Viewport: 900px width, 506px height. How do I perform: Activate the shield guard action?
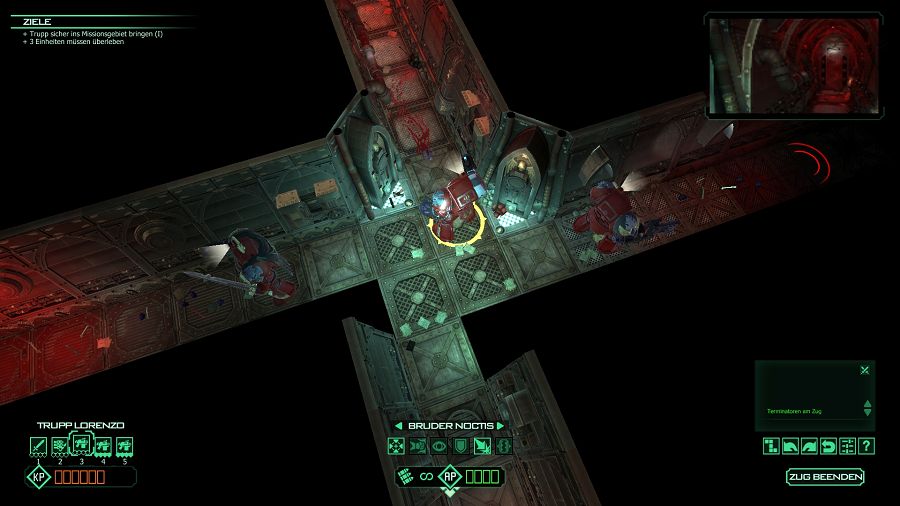[x=460, y=446]
